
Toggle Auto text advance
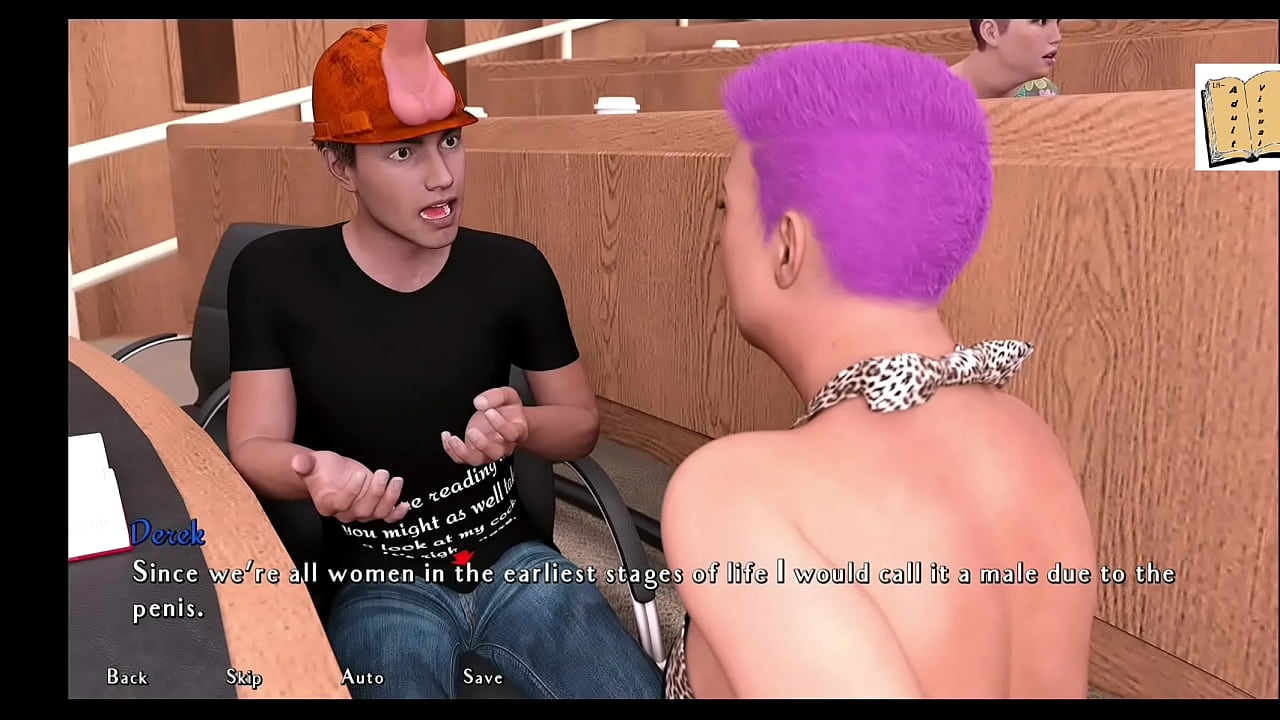point(362,677)
